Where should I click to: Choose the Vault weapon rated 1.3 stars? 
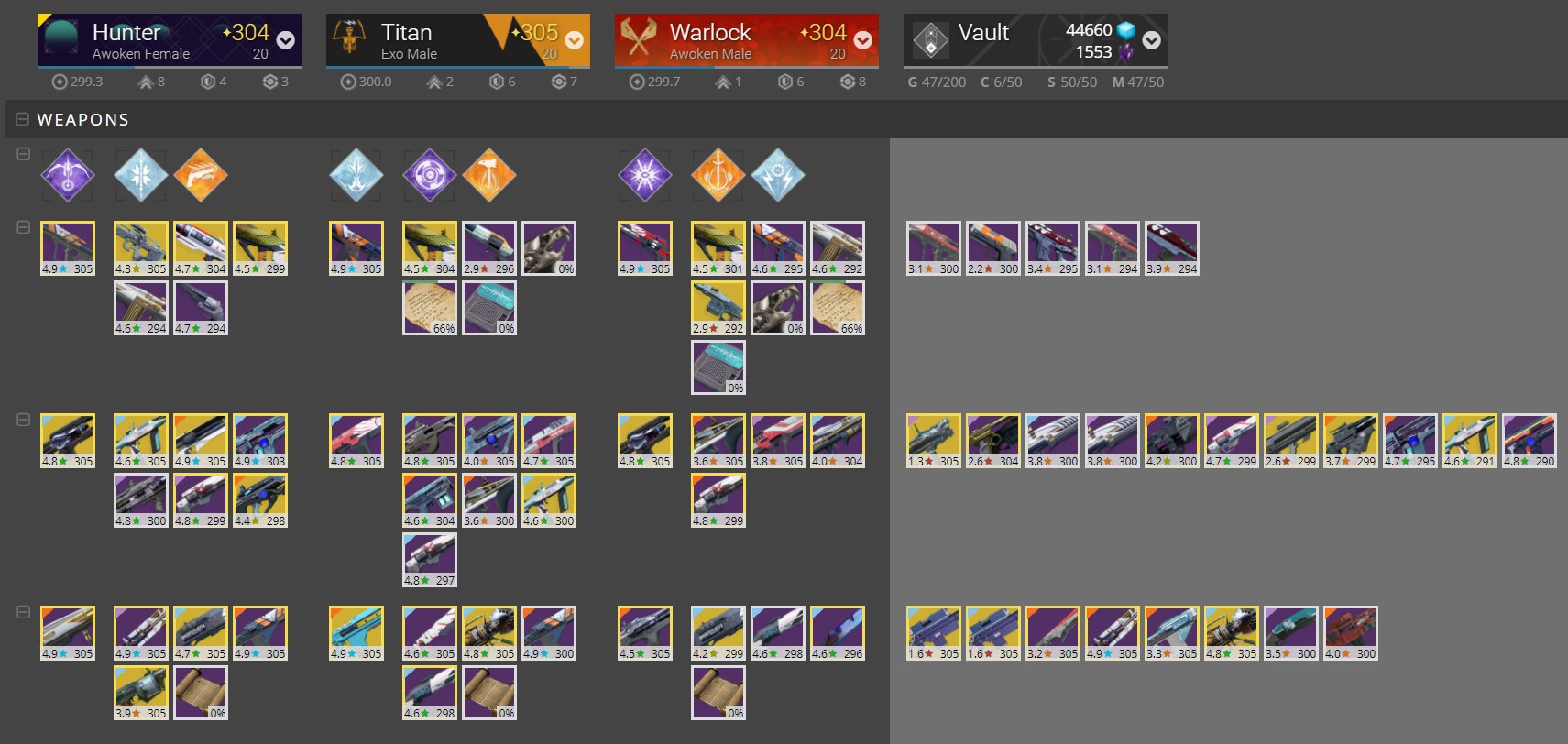click(934, 440)
